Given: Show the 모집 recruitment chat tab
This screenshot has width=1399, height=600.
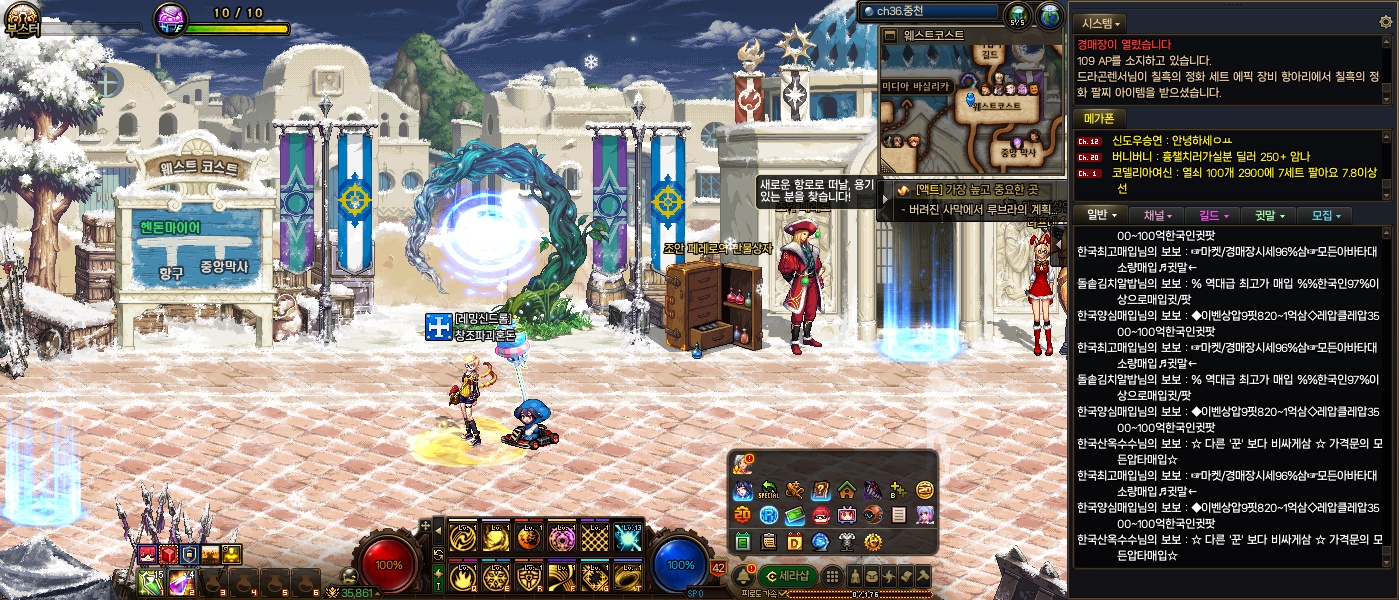Looking at the screenshot, I should [x=1325, y=215].
